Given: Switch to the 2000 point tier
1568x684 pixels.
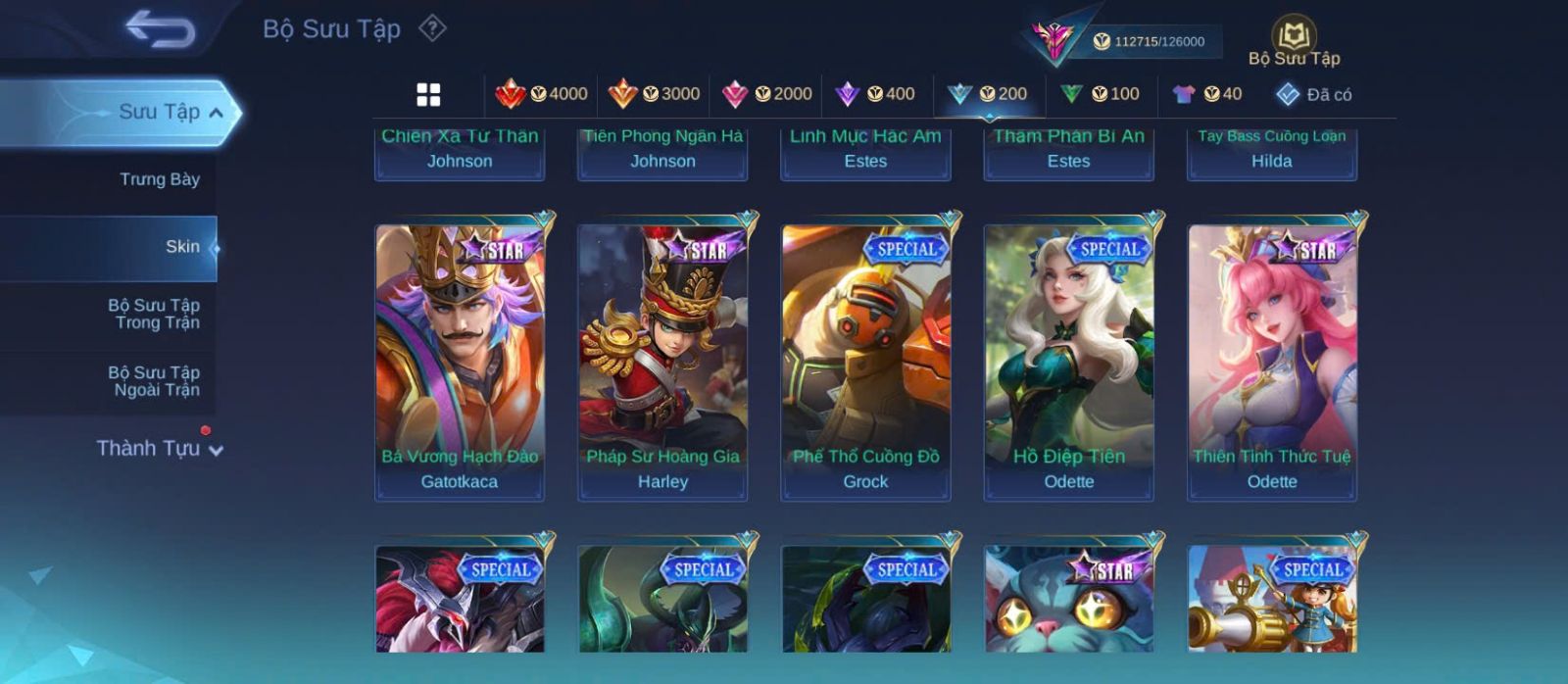Looking at the screenshot, I should click(x=766, y=94).
